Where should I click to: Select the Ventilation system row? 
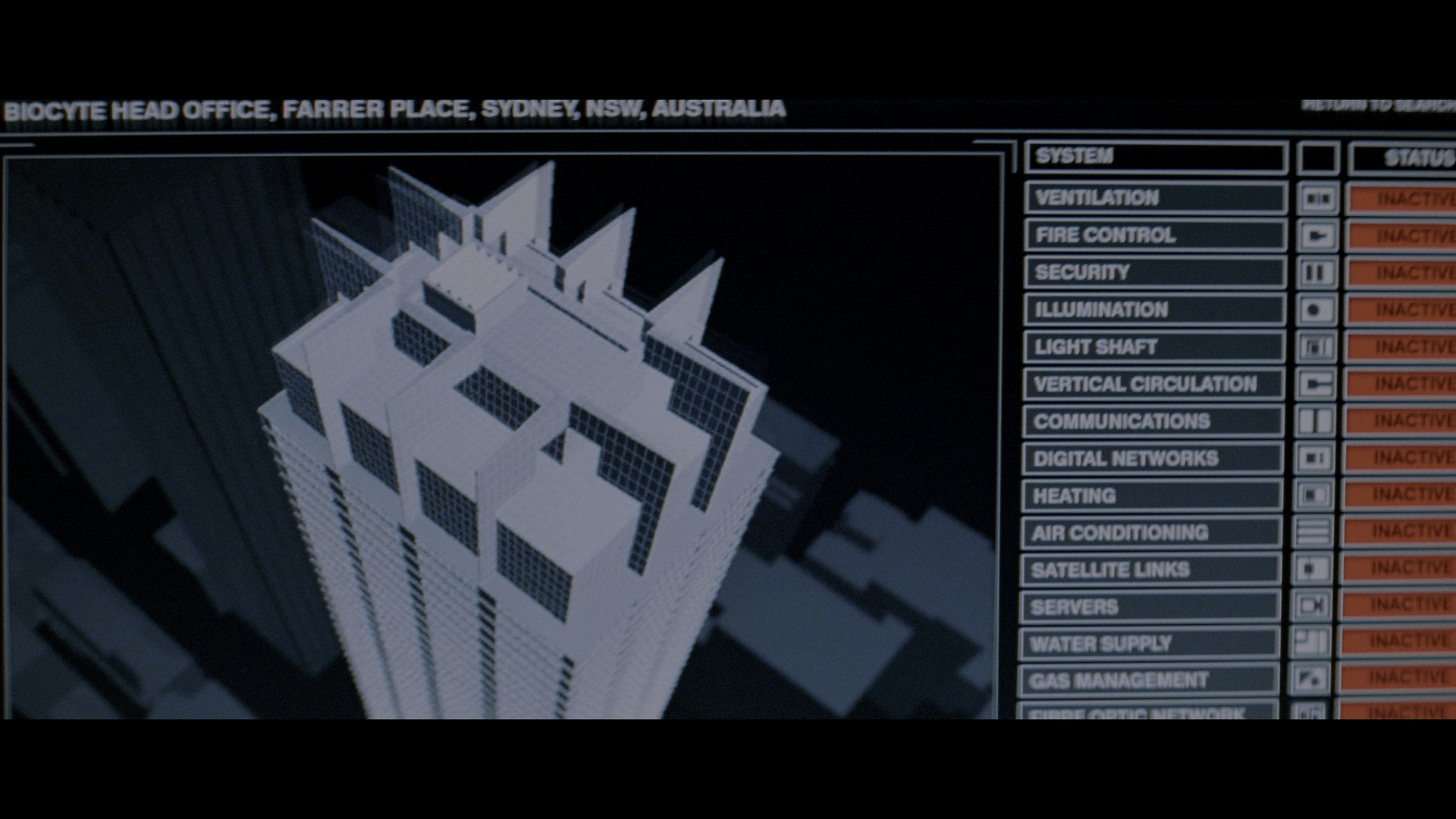(x=1155, y=198)
